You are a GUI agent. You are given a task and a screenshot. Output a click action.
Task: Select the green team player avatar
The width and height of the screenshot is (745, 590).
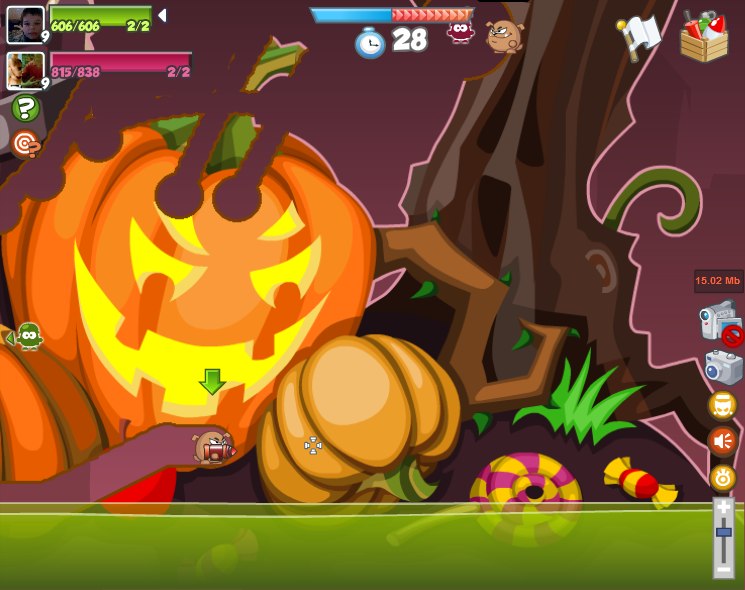[x=25, y=24]
